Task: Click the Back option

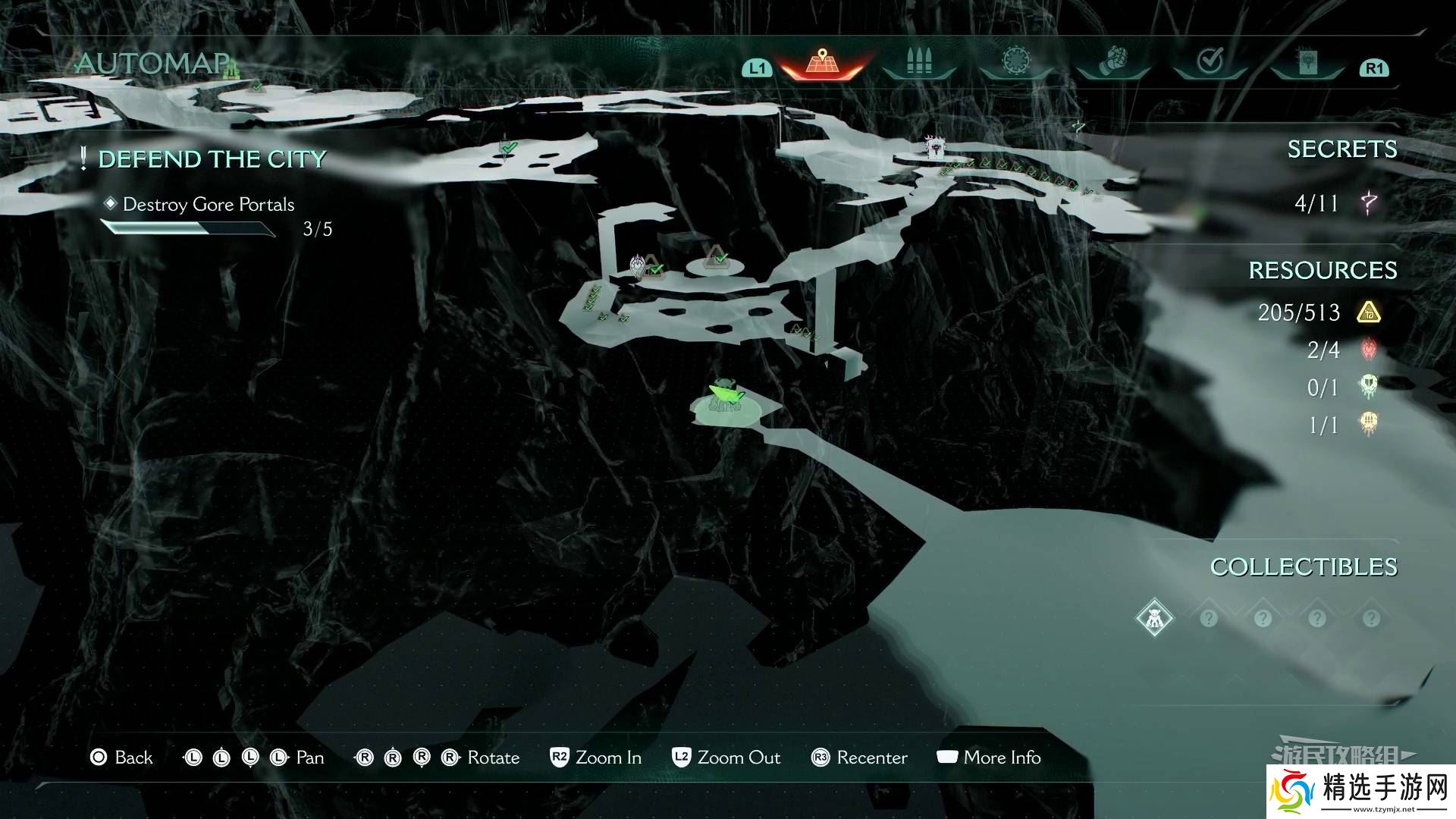Action: coord(122,758)
